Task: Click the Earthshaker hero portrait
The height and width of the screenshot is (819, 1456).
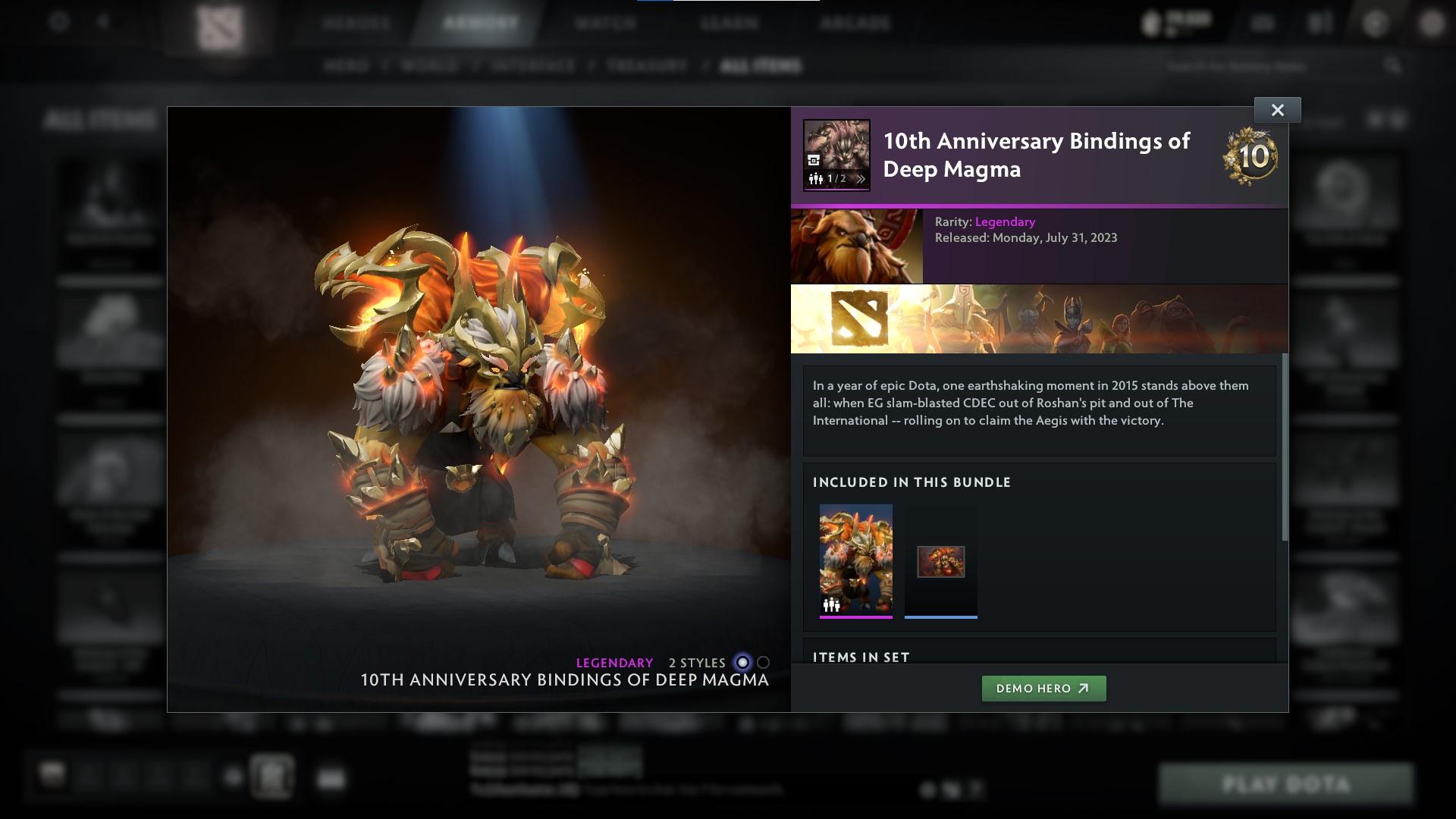Action: tap(857, 246)
